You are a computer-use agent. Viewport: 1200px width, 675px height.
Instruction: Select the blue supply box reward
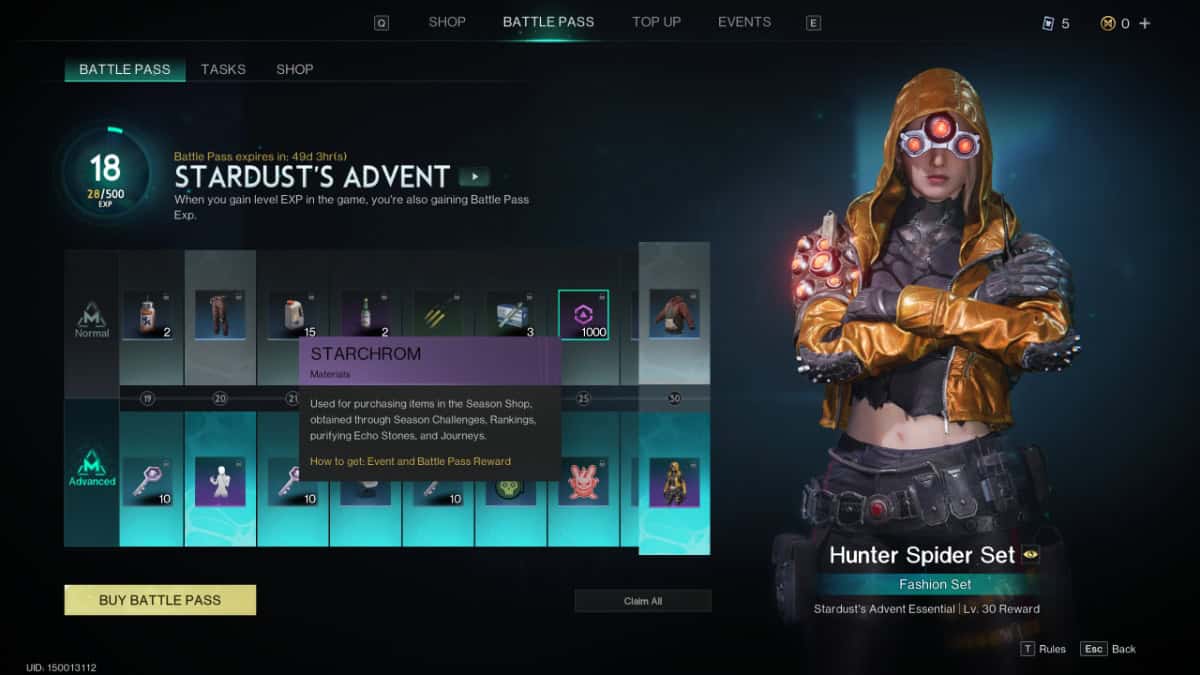click(x=511, y=315)
